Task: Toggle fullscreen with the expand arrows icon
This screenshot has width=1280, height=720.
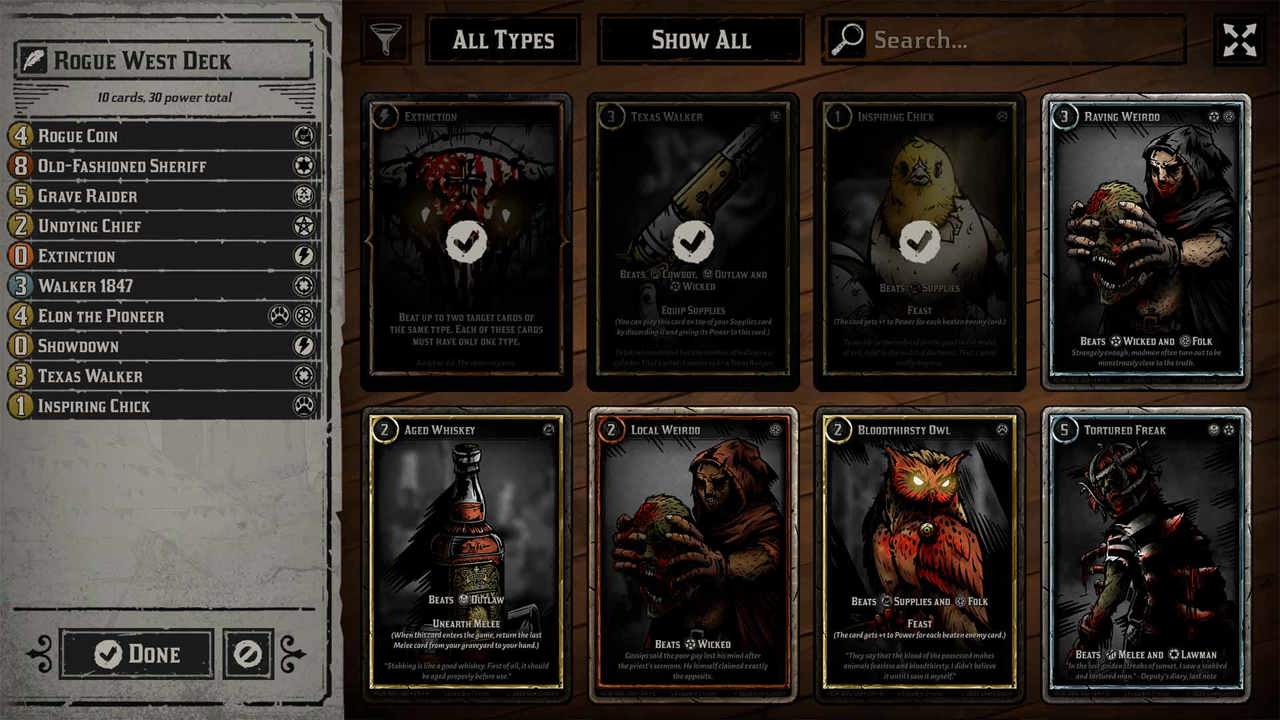Action: coord(1240,40)
